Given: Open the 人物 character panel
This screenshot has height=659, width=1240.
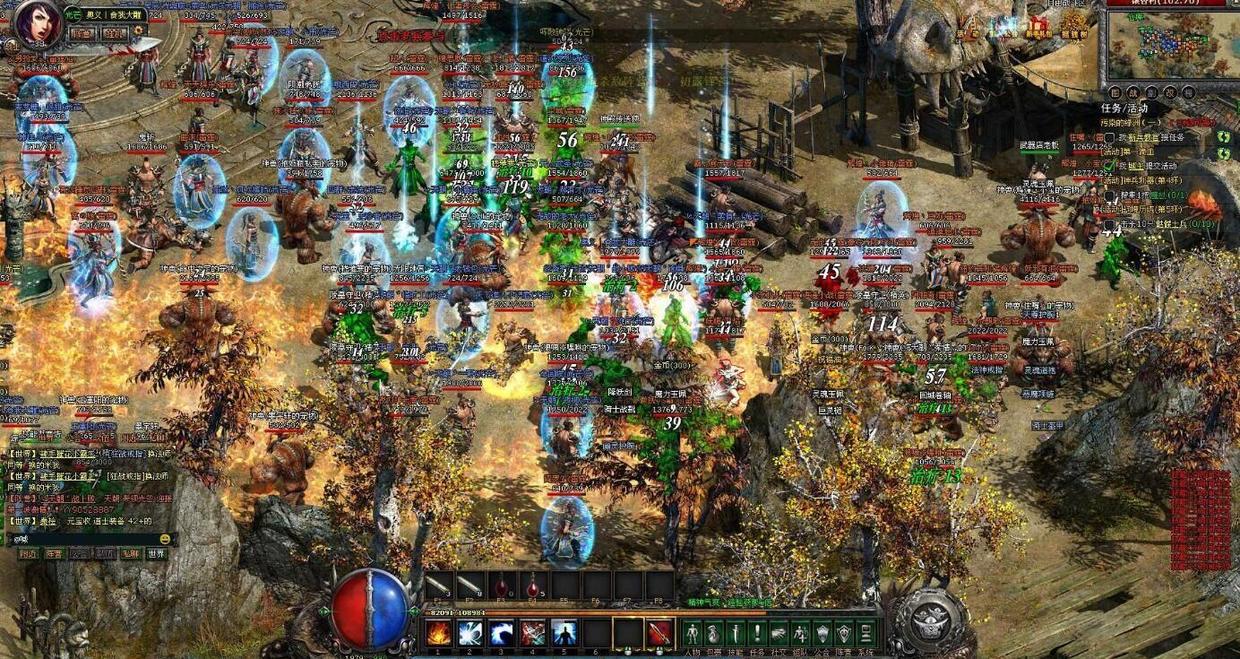Looking at the screenshot, I should 692,633.
